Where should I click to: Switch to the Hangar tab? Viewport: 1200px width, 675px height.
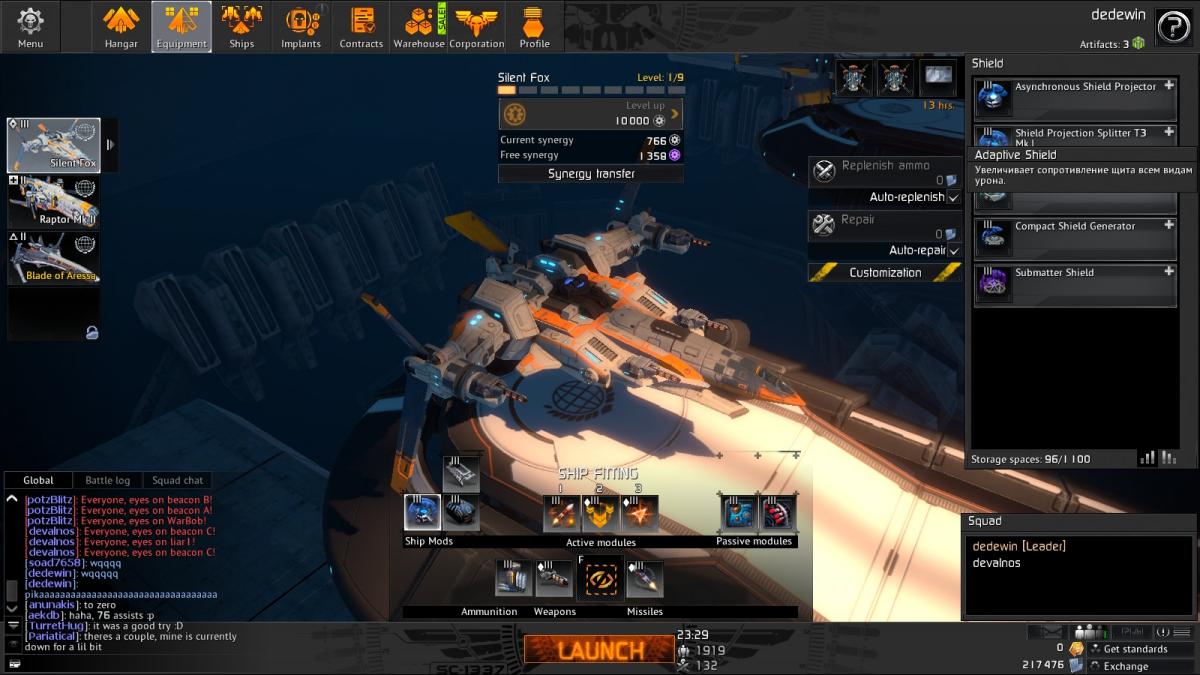[121, 27]
